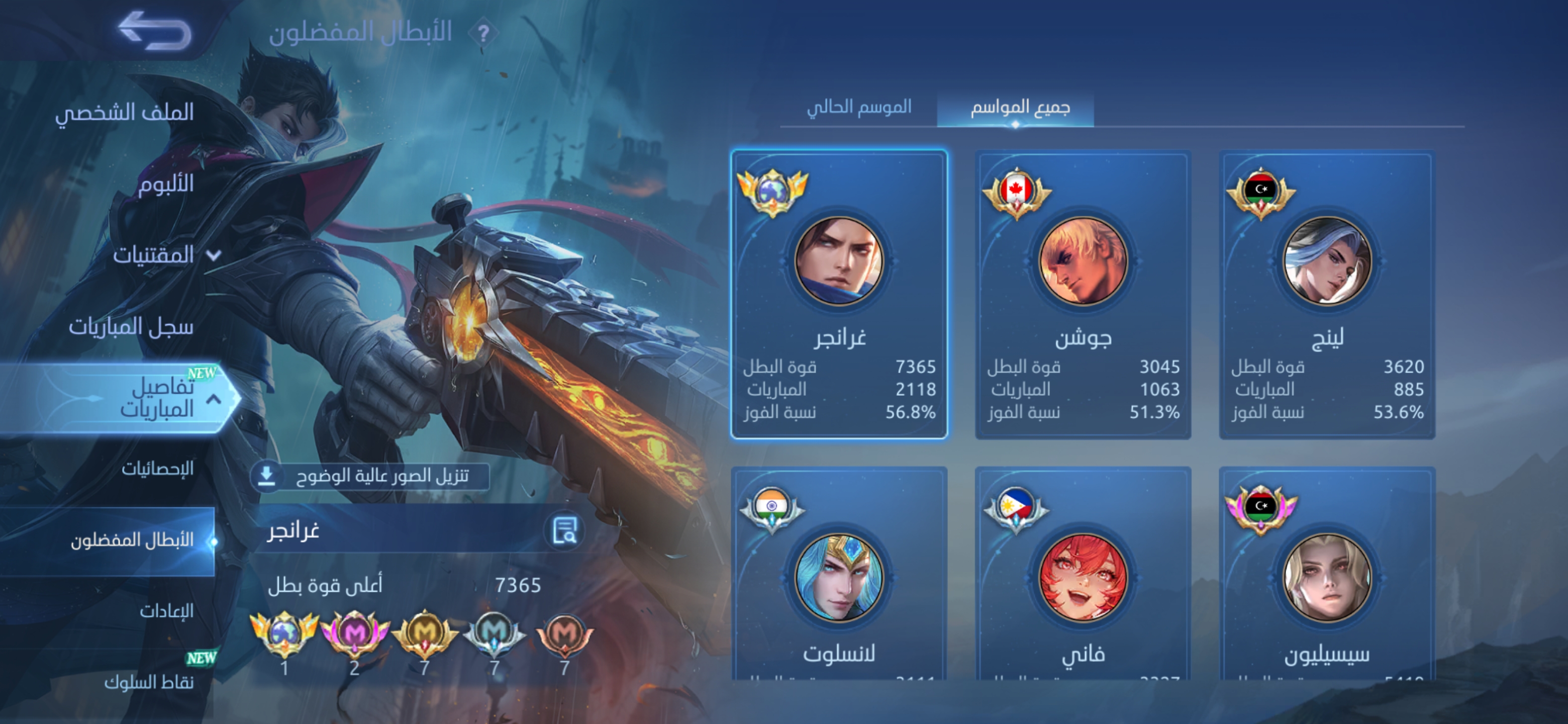Open سجل المباريات match history
1568x724 pixels.
[x=131, y=326]
